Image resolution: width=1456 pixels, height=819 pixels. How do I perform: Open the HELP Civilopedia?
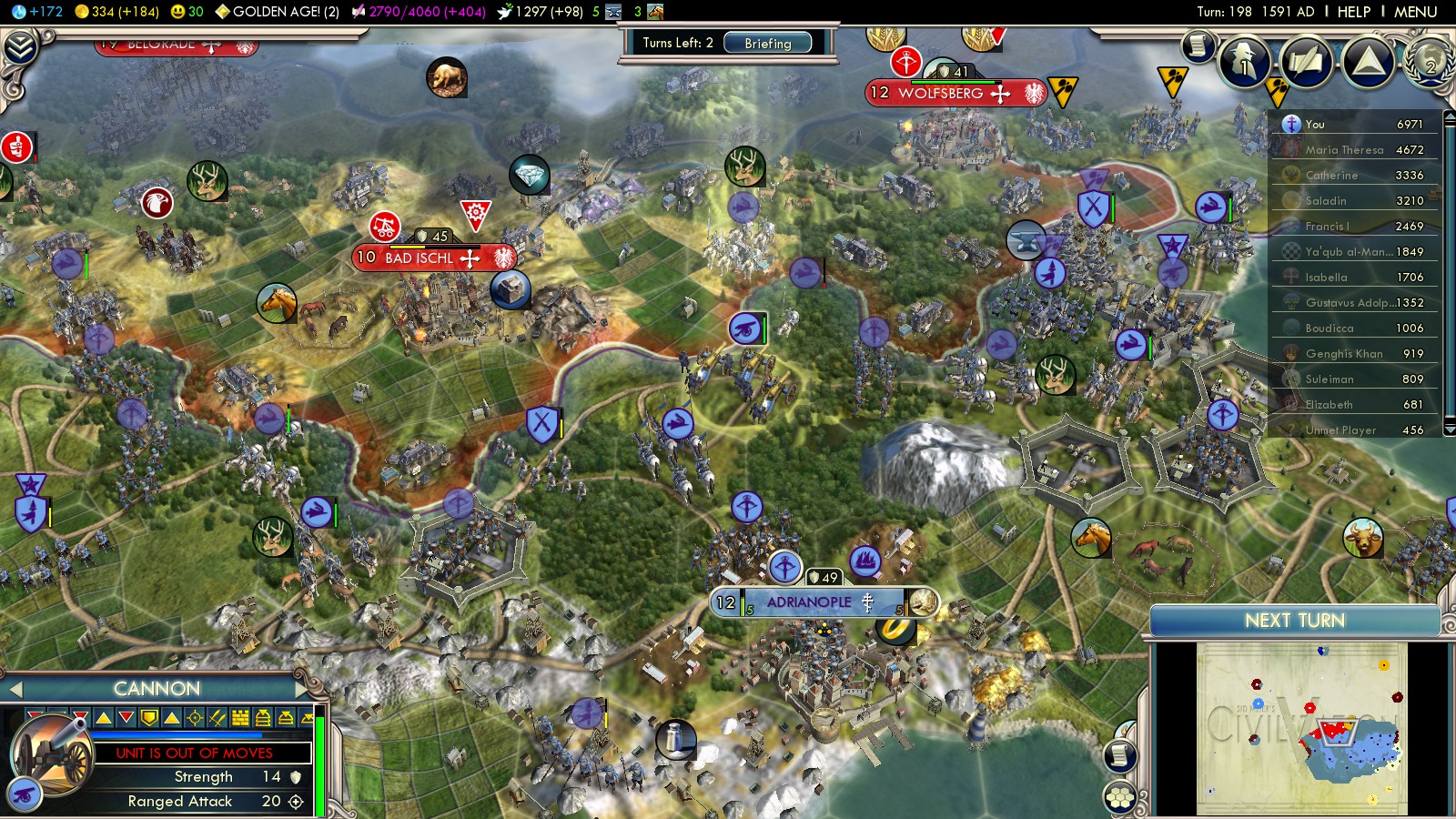pos(1353,12)
